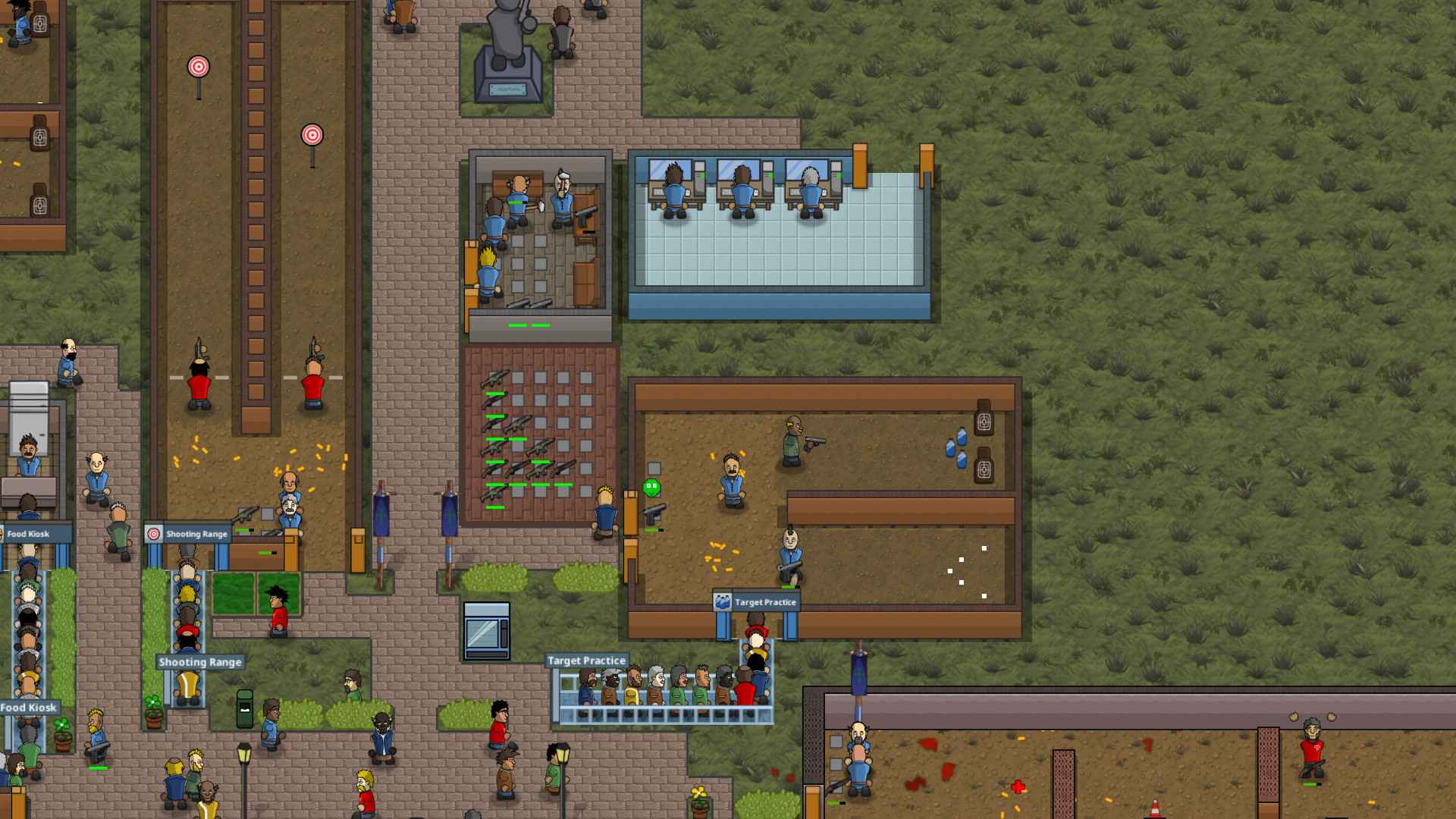Image resolution: width=1456 pixels, height=819 pixels.
Task: Select the red bullseye target on the upper shooting lane
Action: pos(197,67)
